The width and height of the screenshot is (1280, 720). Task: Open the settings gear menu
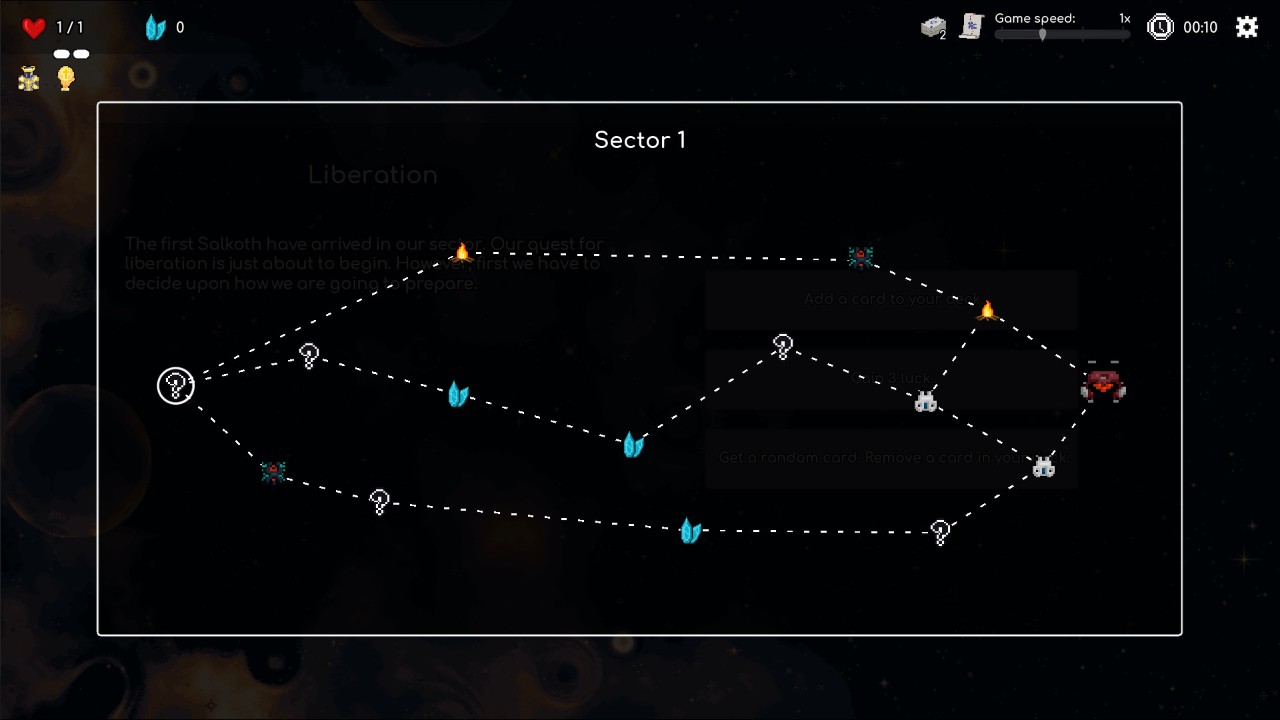pyautogui.click(x=1246, y=27)
